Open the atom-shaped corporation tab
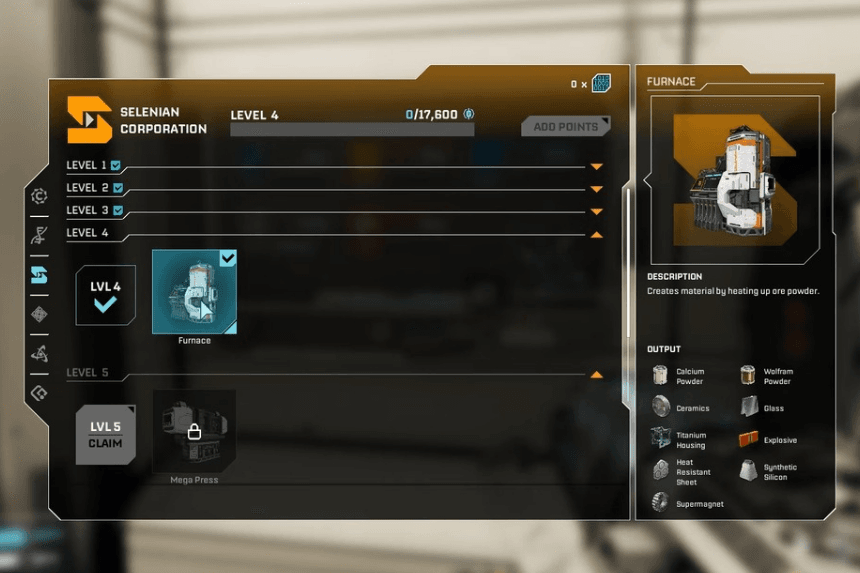The height and width of the screenshot is (573, 860). [x=39, y=353]
